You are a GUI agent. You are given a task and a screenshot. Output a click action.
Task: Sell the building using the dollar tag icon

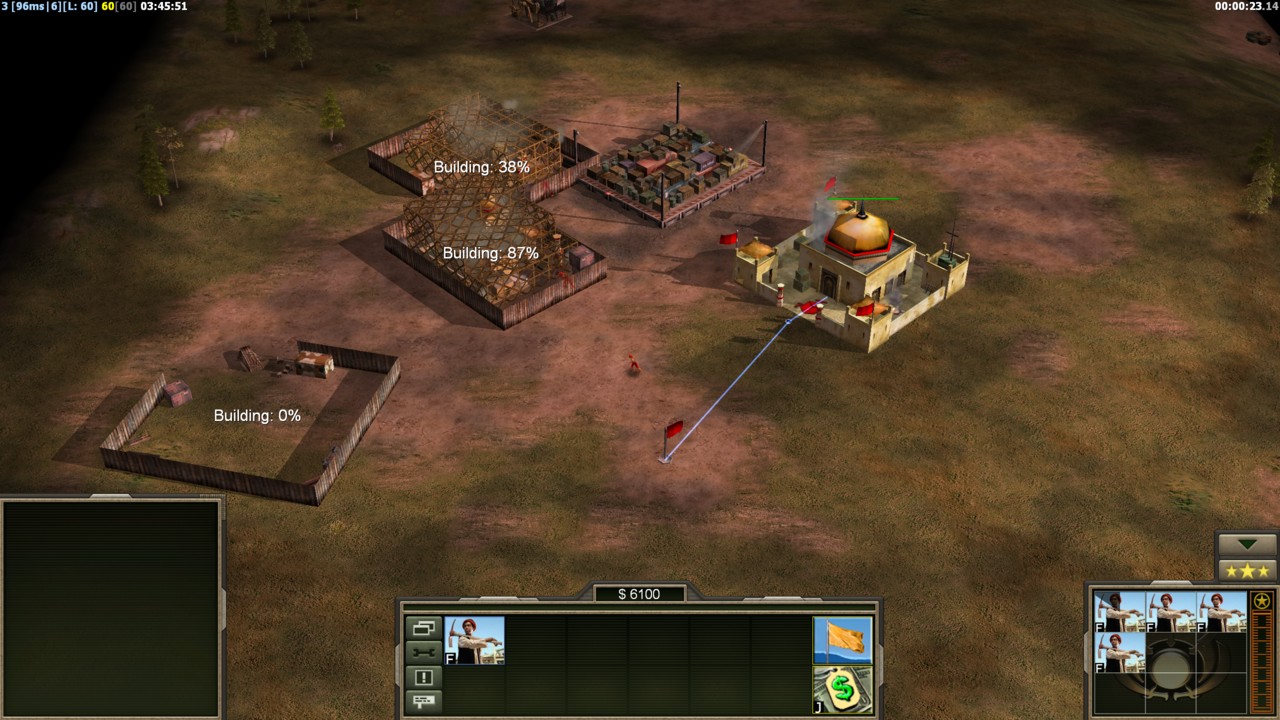coord(842,689)
